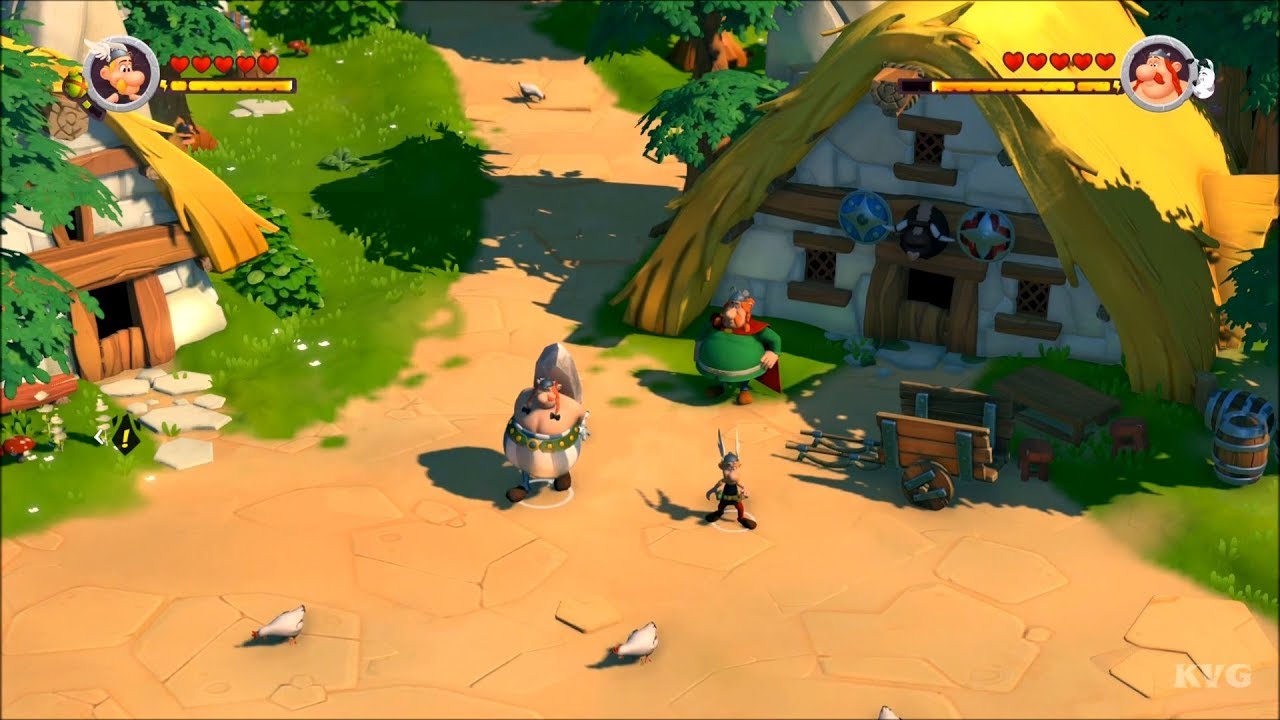The image size is (1280, 720).
Task: Click the Dogmatix dog icon
Action: [x=1204, y=75]
